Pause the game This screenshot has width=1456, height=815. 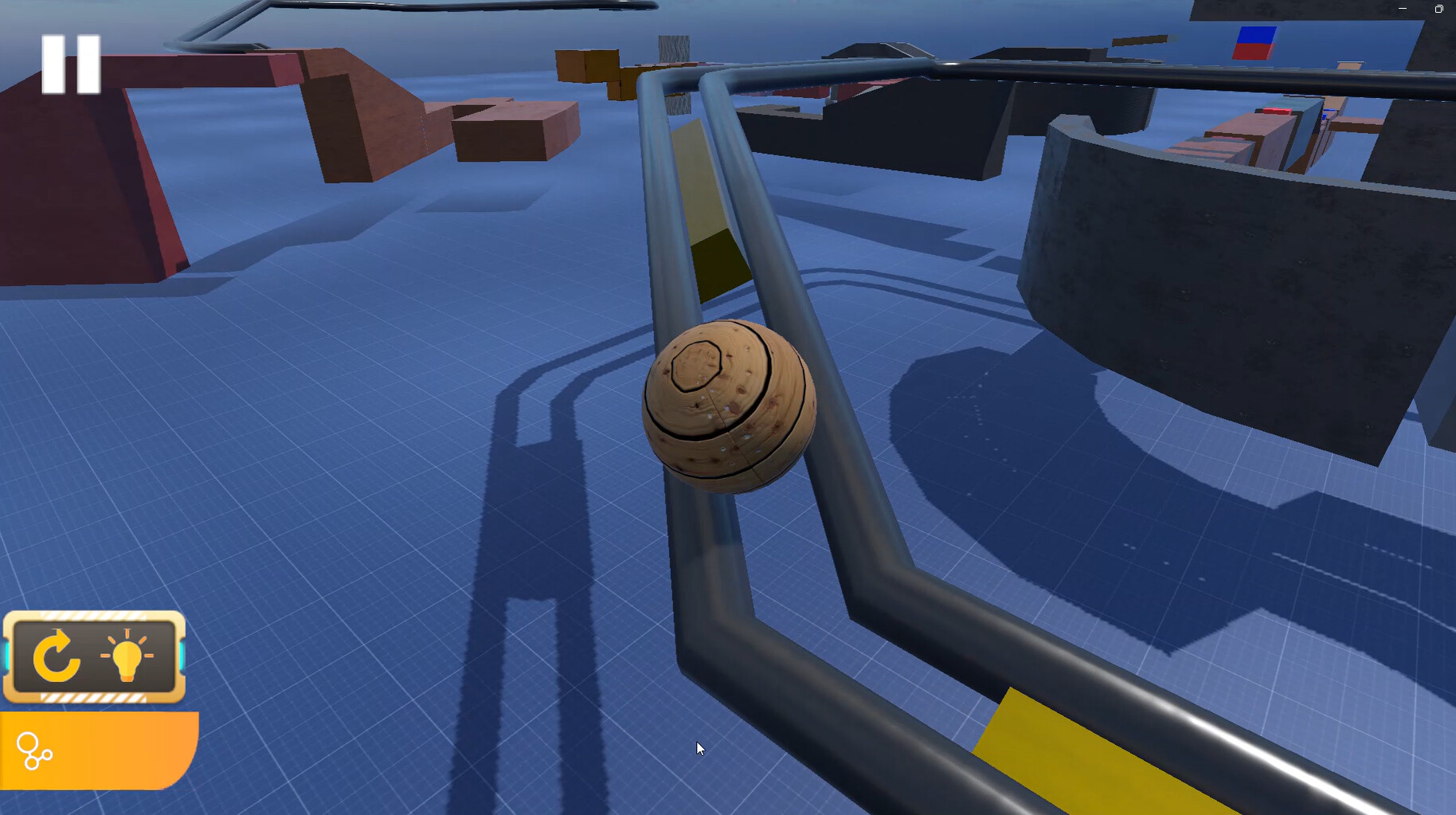71,65
